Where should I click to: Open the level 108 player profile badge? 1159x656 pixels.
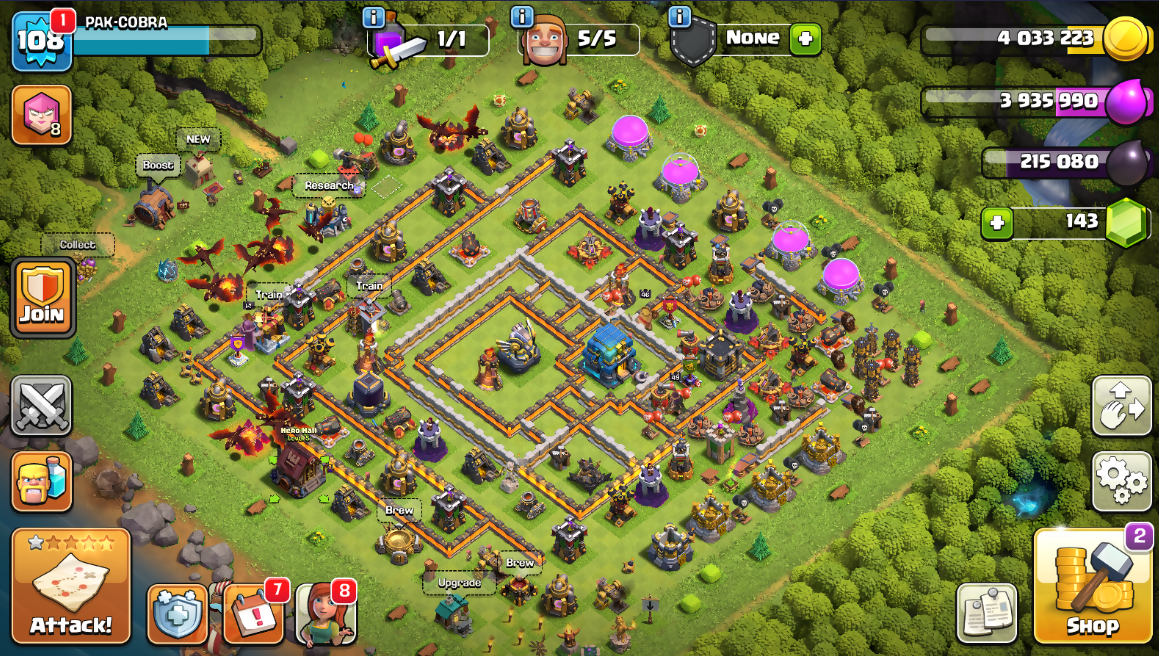pyautogui.click(x=41, y=40)
